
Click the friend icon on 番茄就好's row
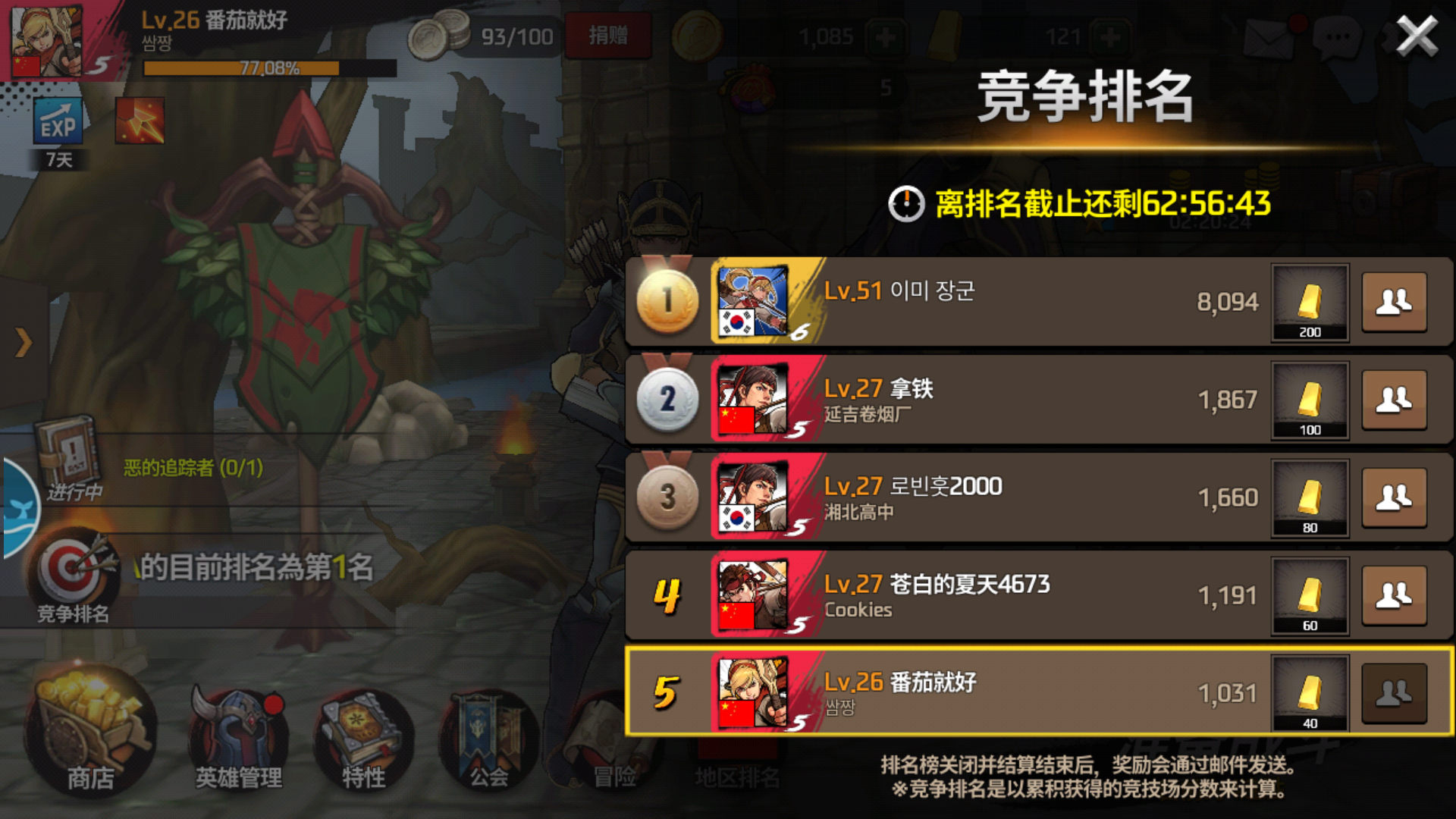pyautogui.click(x=1395, y=692)
